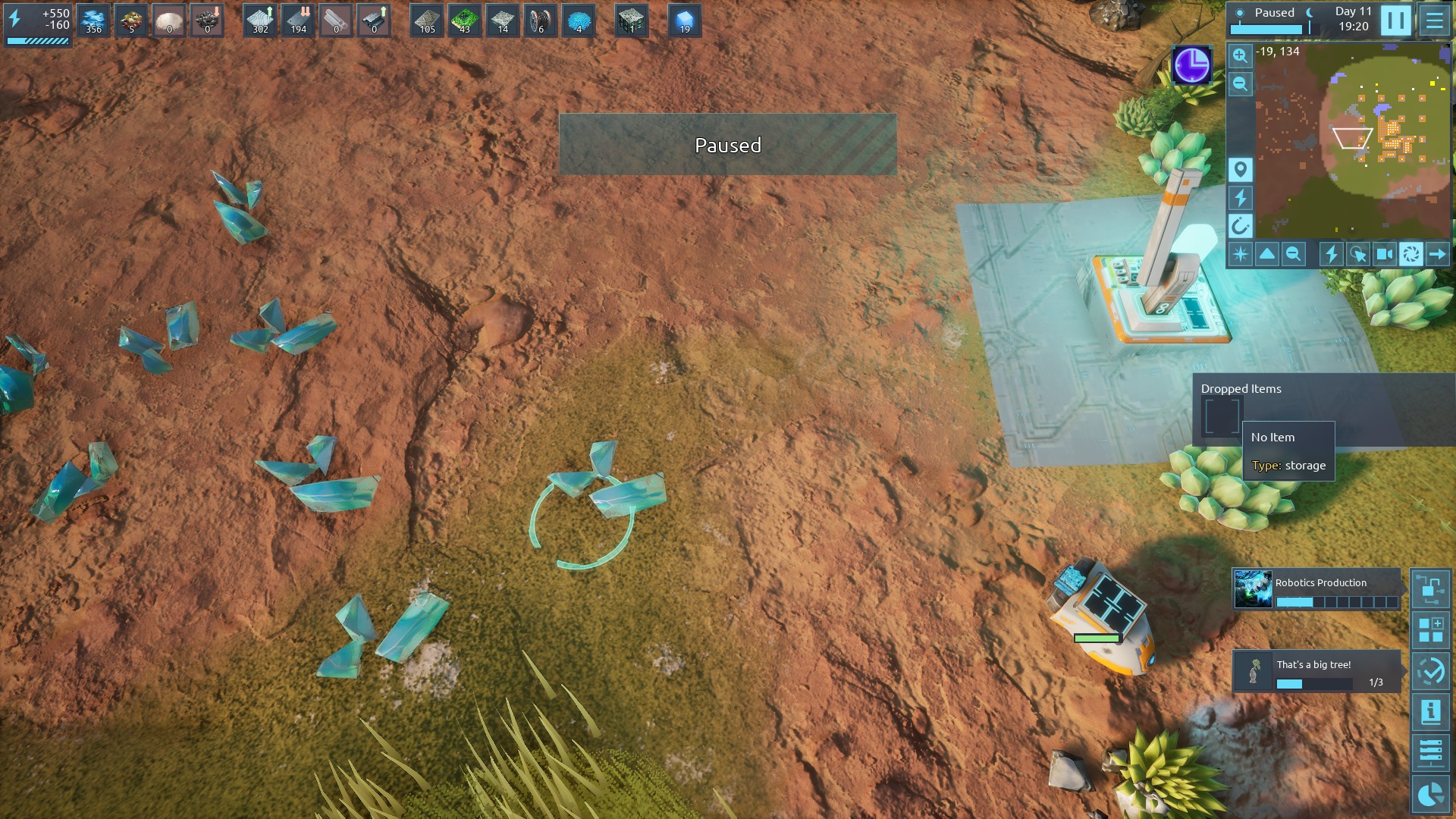Click the upward triangle button below minimap
Viewport: 1456px width, 819px height.
[1267, 254]
